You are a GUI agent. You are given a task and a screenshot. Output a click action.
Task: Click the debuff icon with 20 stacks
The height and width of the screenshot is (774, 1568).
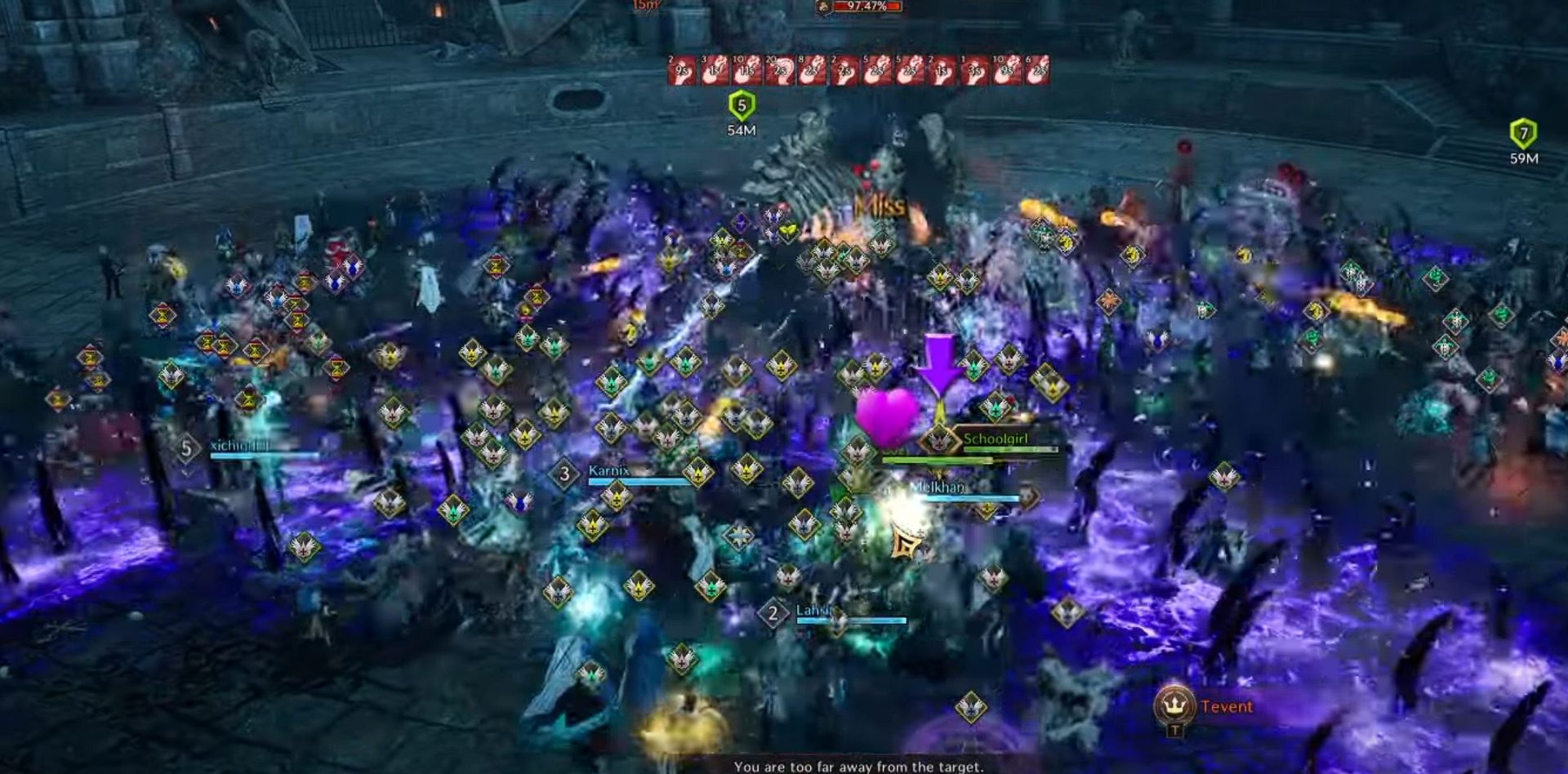pos(779,72)
